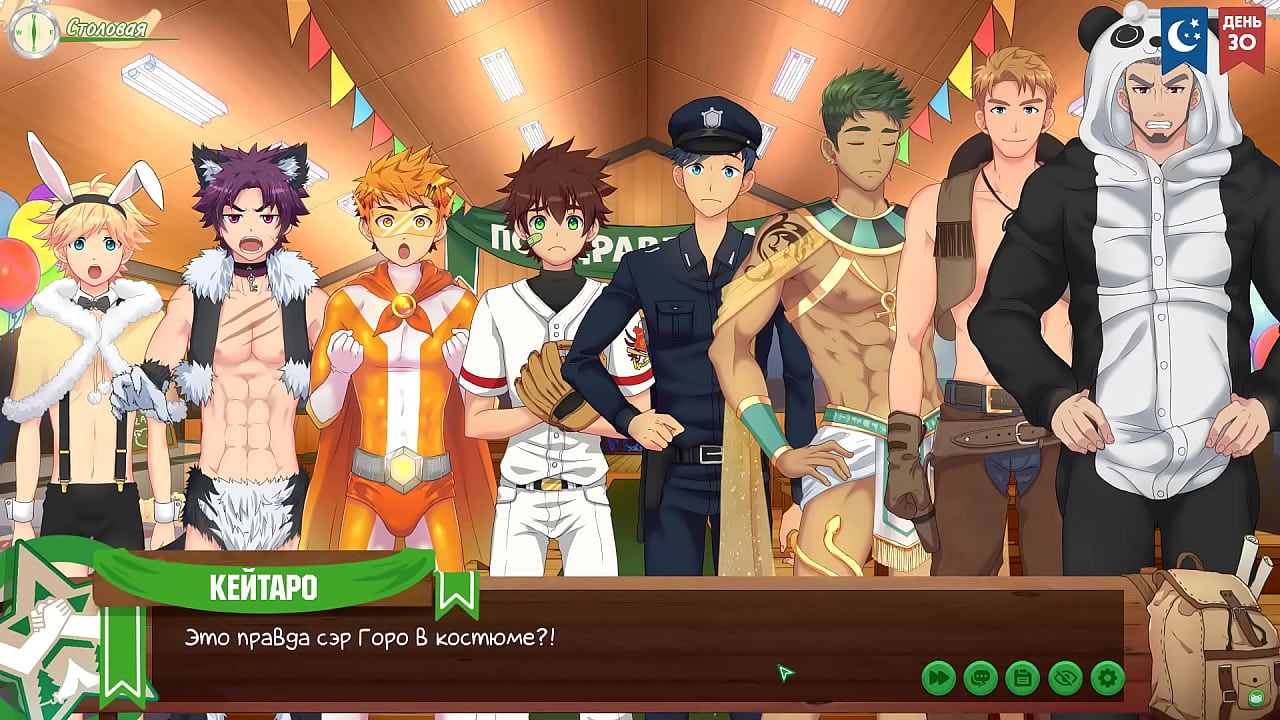
Task: Open settings with the gear icon
Action: (1107, 678)
